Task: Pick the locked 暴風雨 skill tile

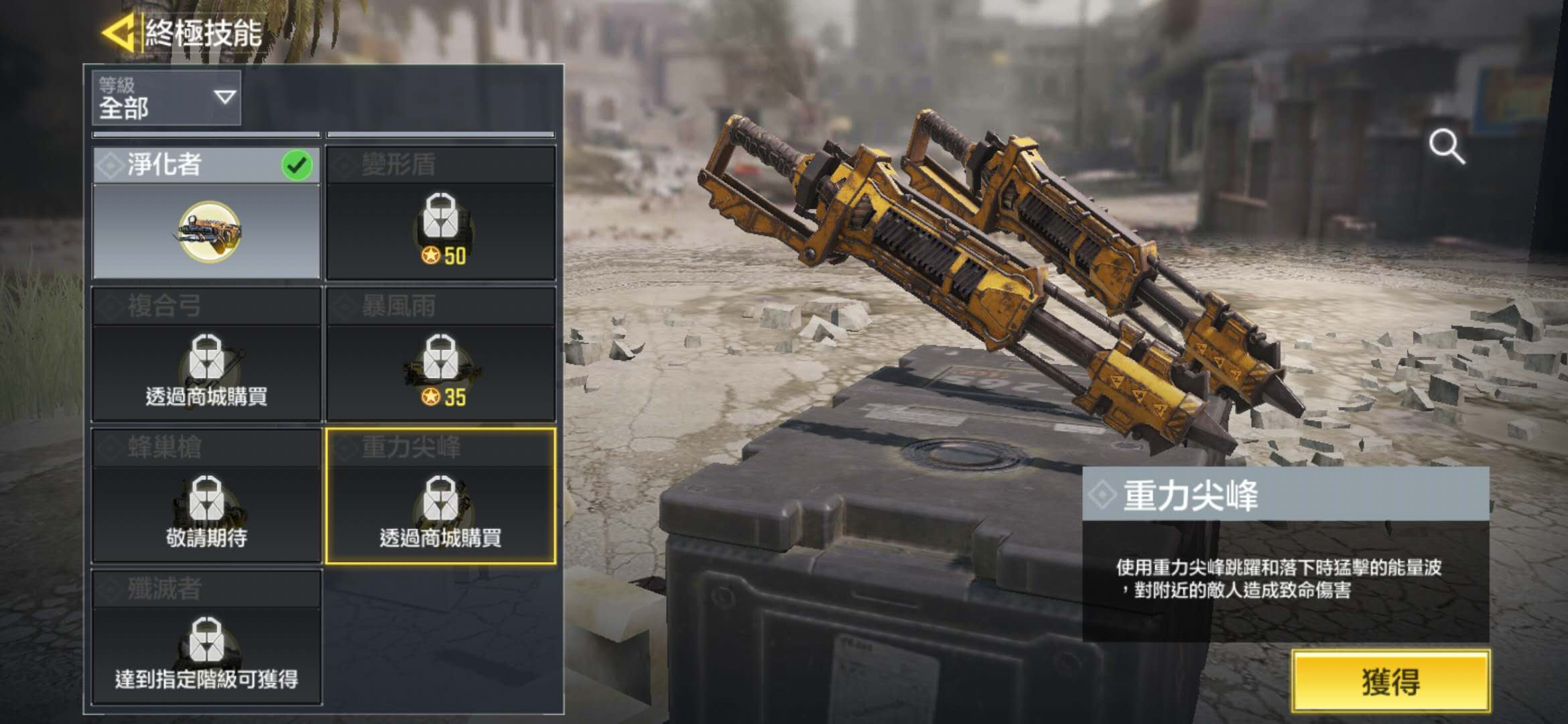Action: coord(441,355)
